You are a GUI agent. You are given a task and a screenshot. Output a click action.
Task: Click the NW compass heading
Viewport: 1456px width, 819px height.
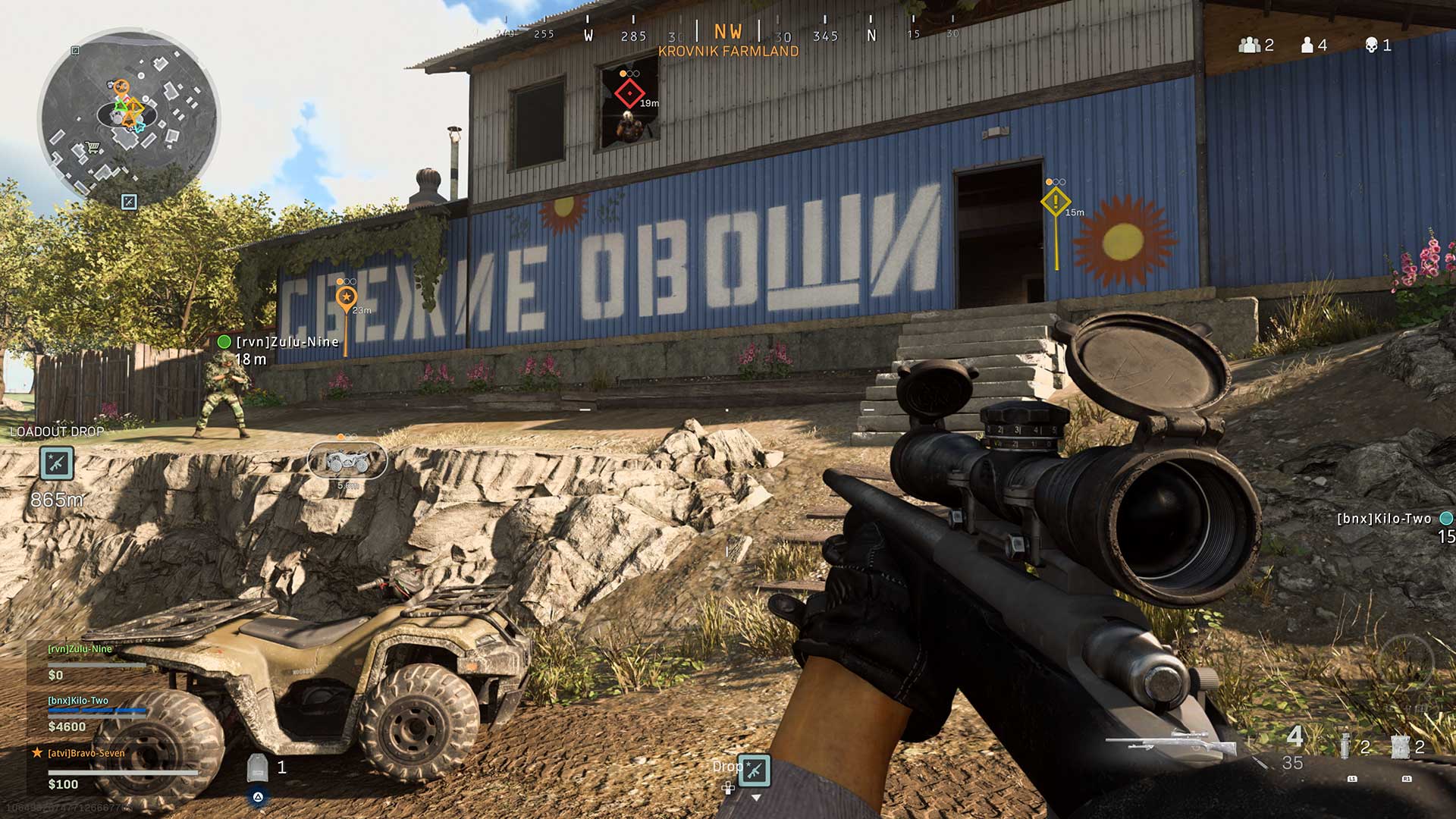tap(728, 32)
